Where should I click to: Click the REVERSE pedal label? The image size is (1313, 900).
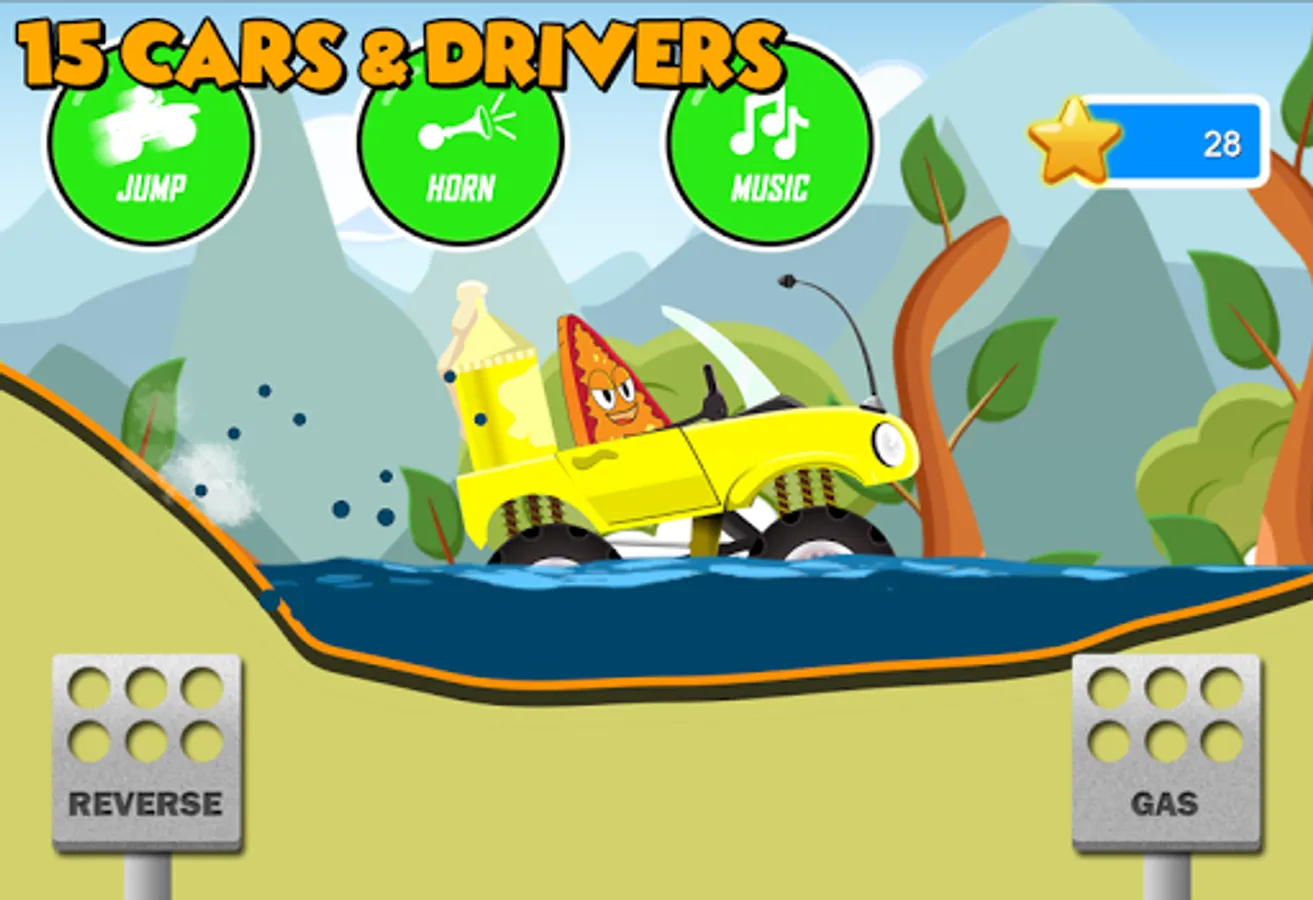tap(144, 801)
